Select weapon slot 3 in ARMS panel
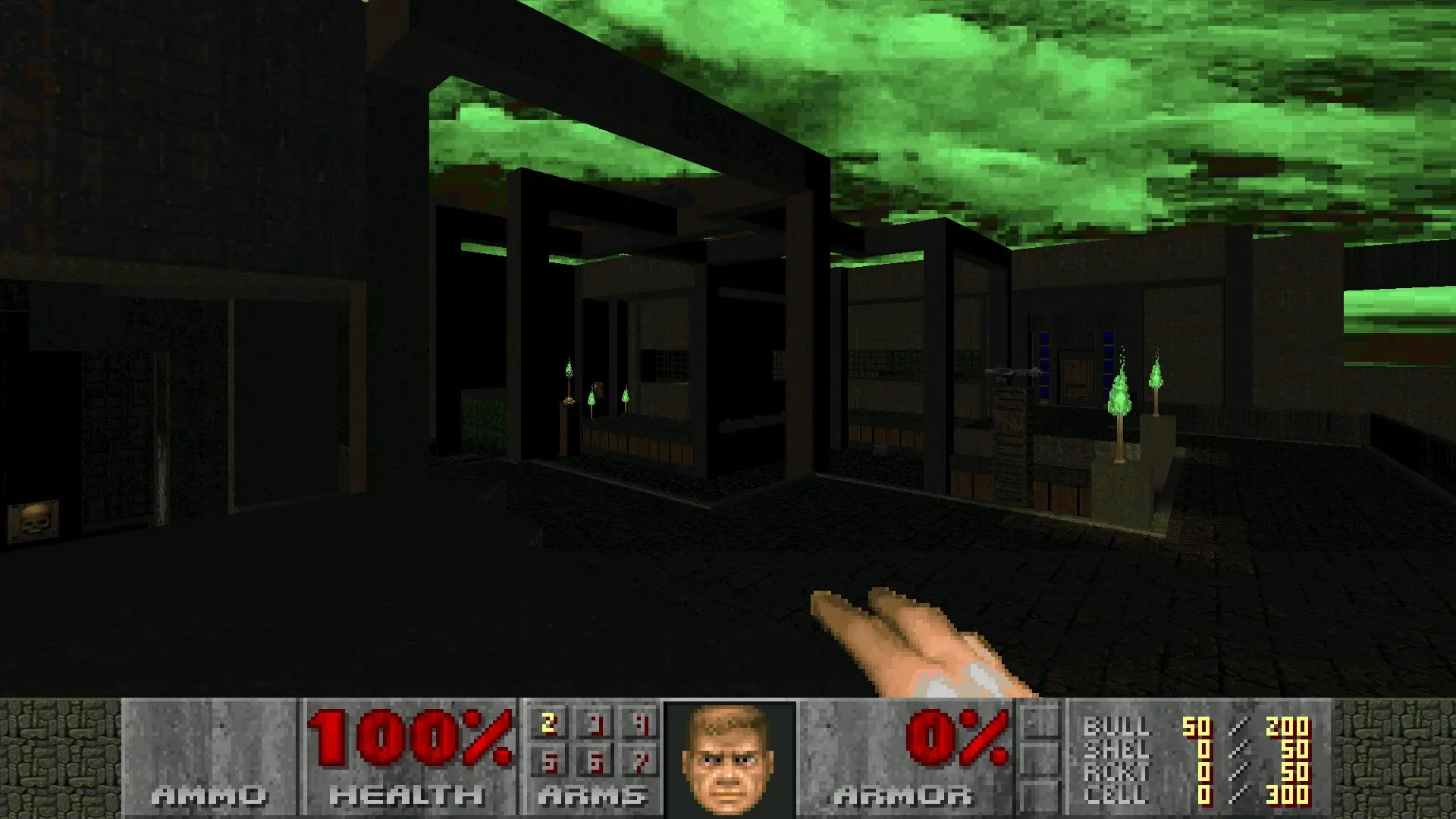The height and width of the screenshot is (819, 1456). (x=596, y=726)
